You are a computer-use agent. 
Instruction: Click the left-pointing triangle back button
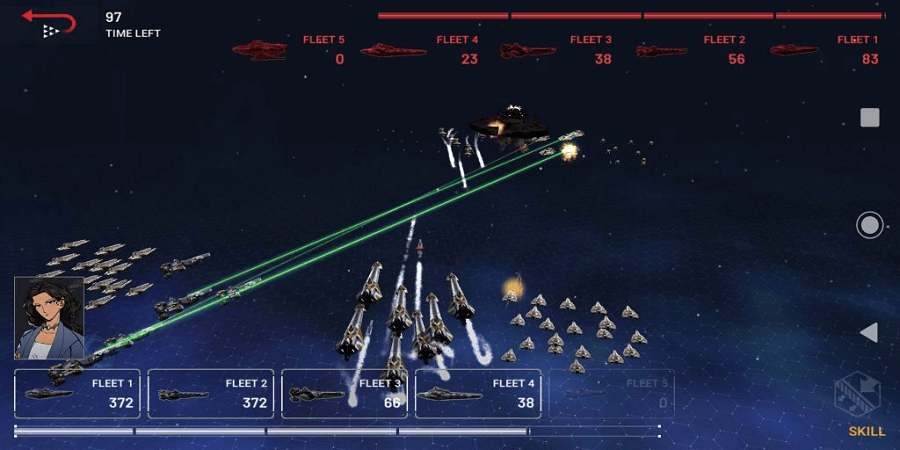click(869, 332)
